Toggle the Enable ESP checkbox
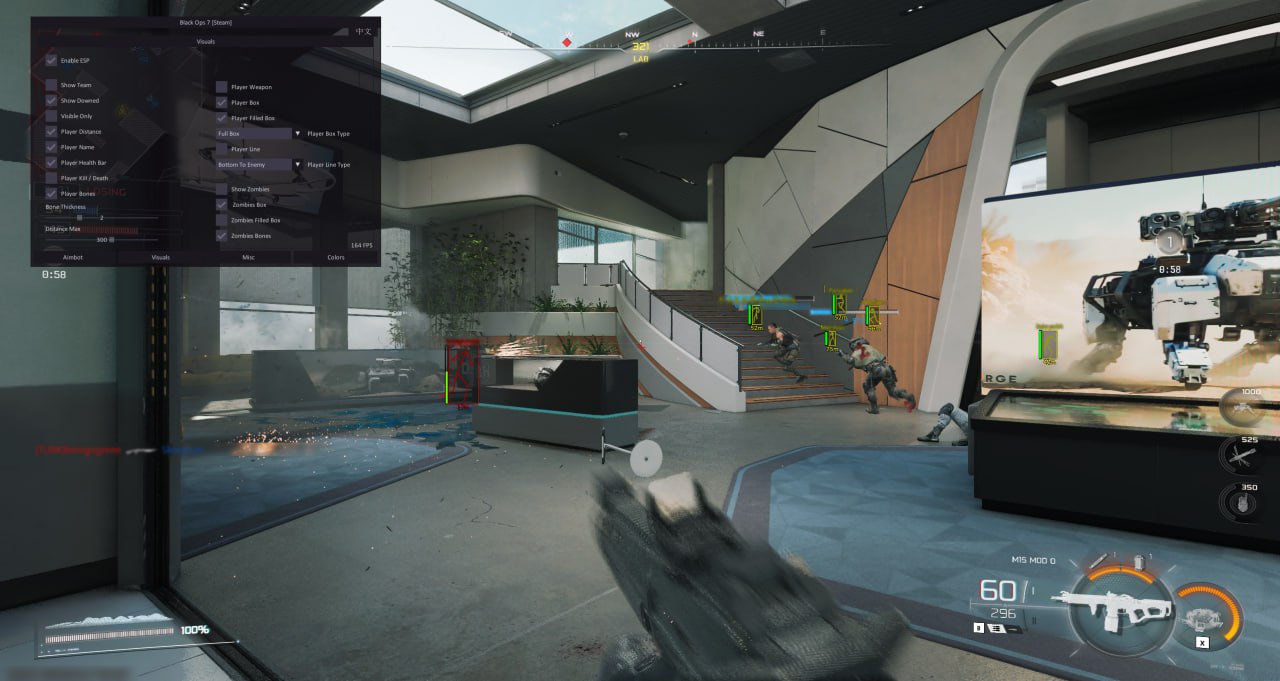 coord(51,60)
